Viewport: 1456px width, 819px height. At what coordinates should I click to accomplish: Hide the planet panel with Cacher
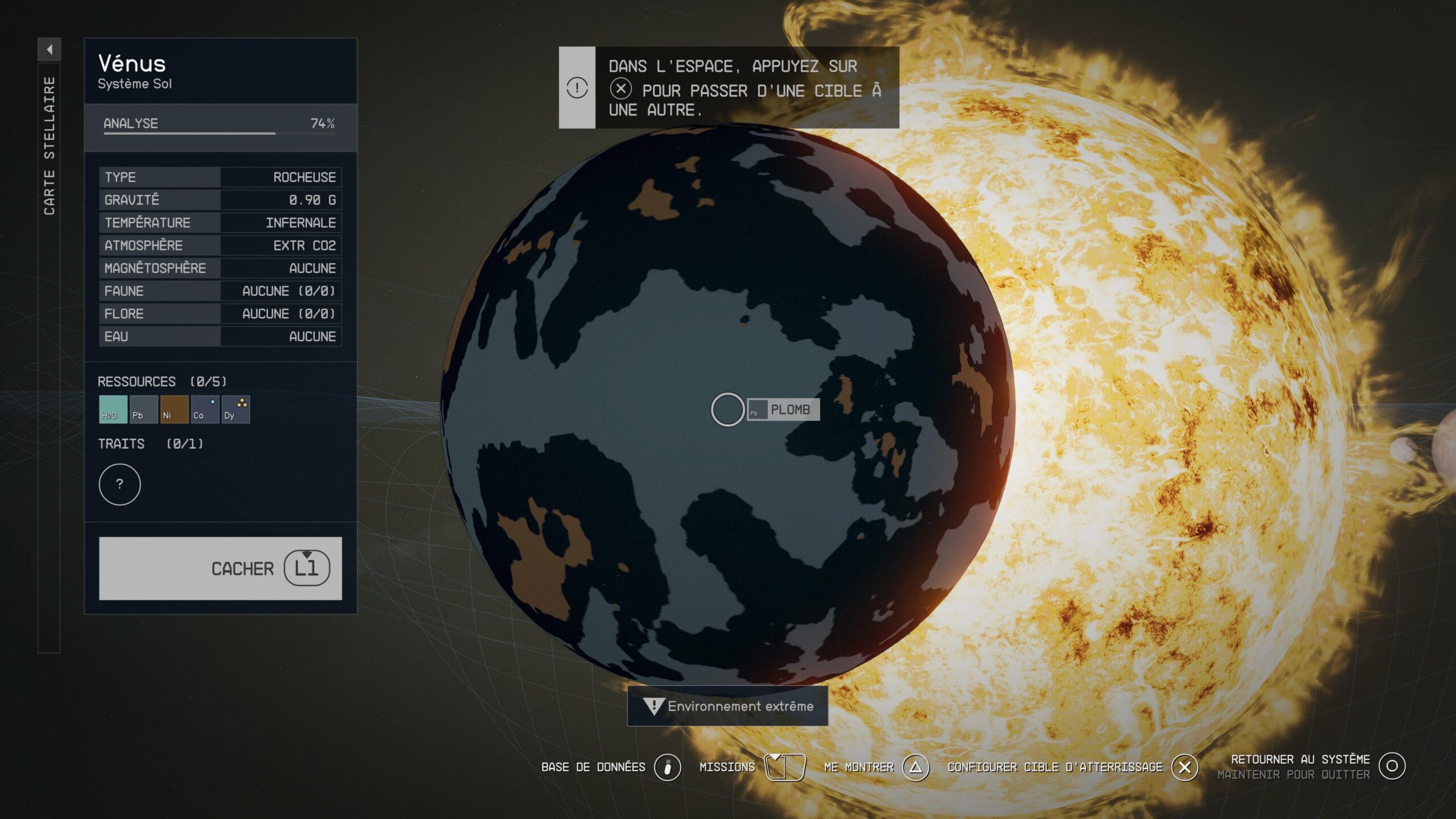coord(221,568)
